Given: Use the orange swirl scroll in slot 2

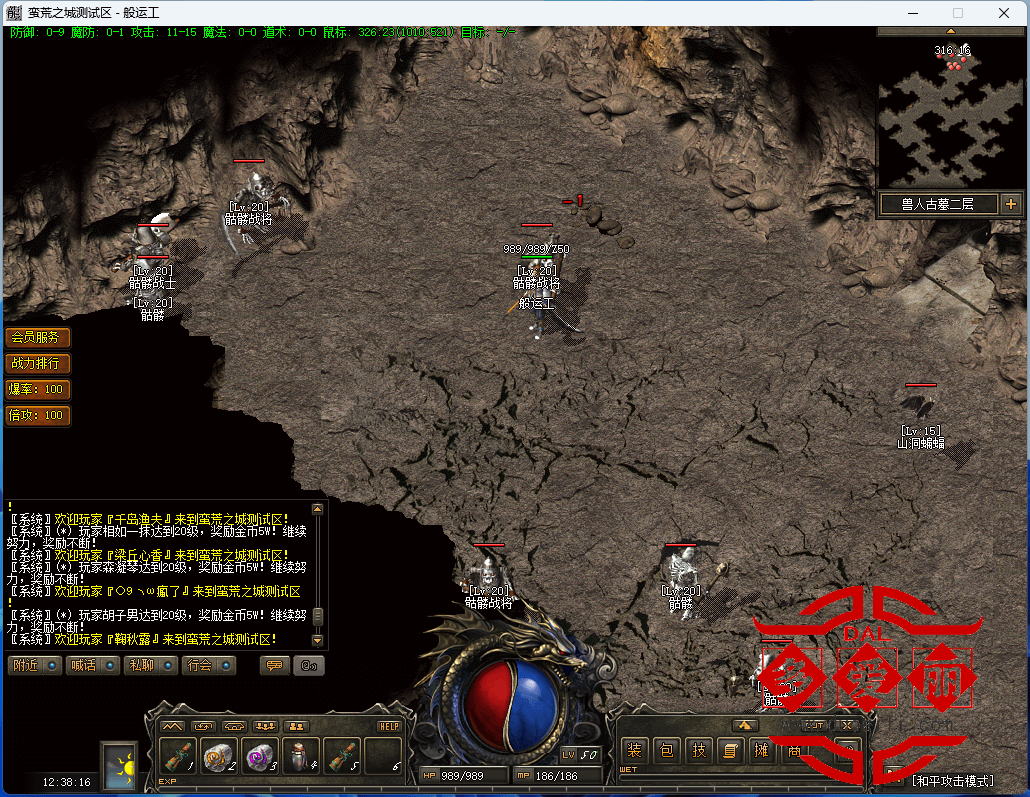Looking at the screenshot, I should coord(219,756).
